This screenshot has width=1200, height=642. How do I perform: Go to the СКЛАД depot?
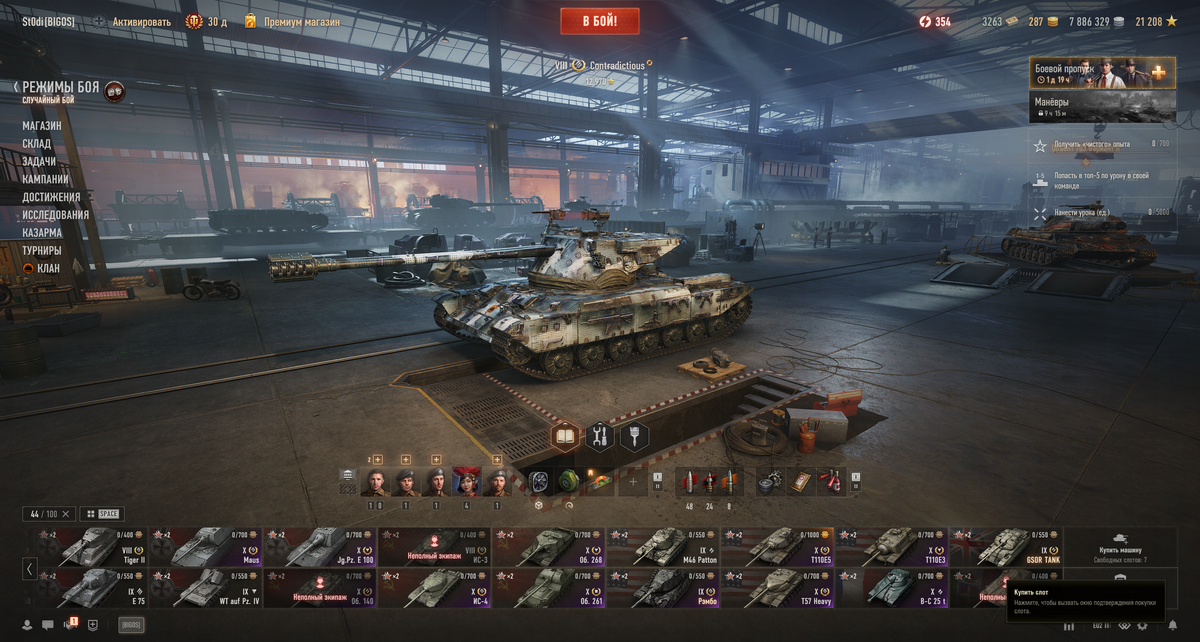pyautogui.click(x=37, y=144)
